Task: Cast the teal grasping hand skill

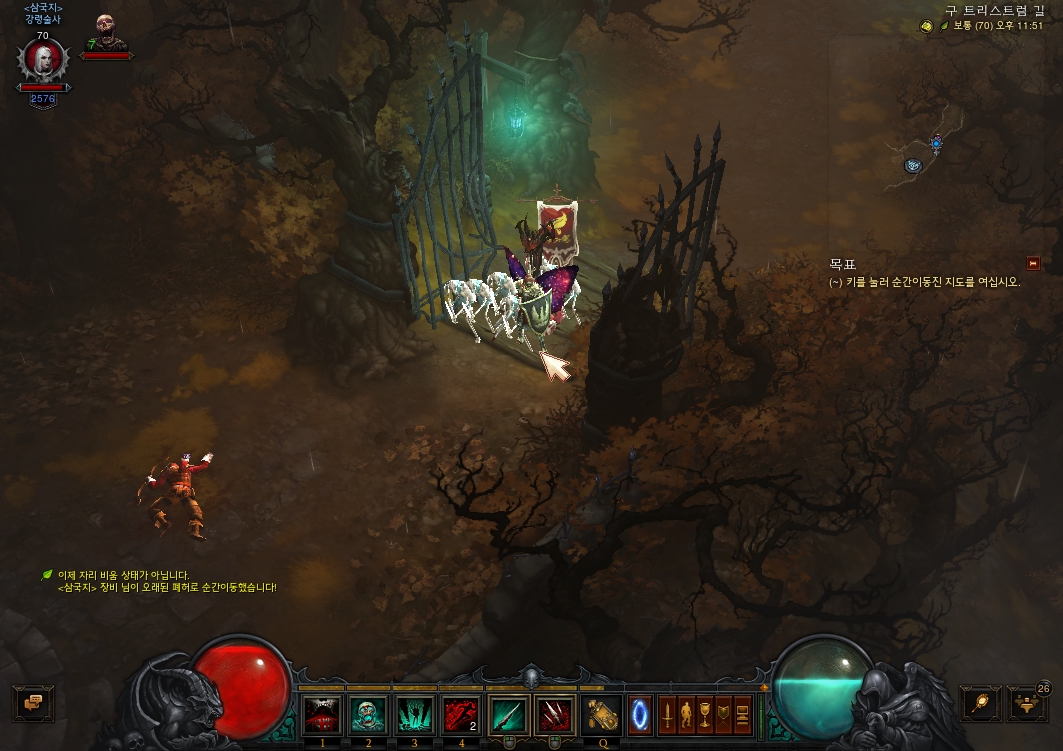Action: [414, 715]
